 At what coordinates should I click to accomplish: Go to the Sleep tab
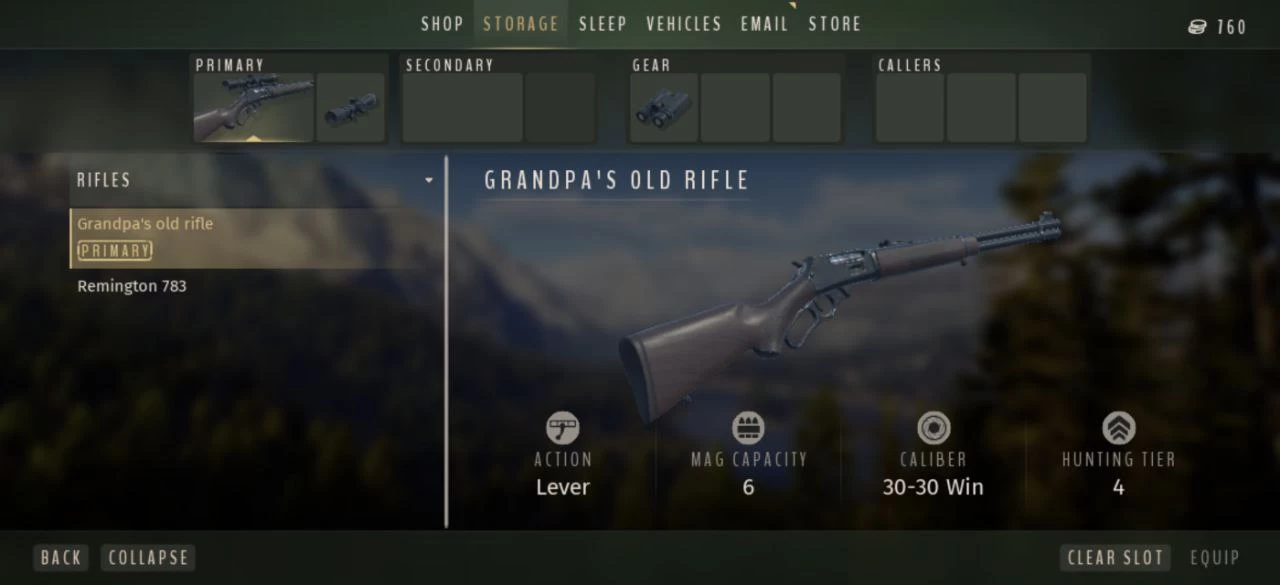coord(603,24)
